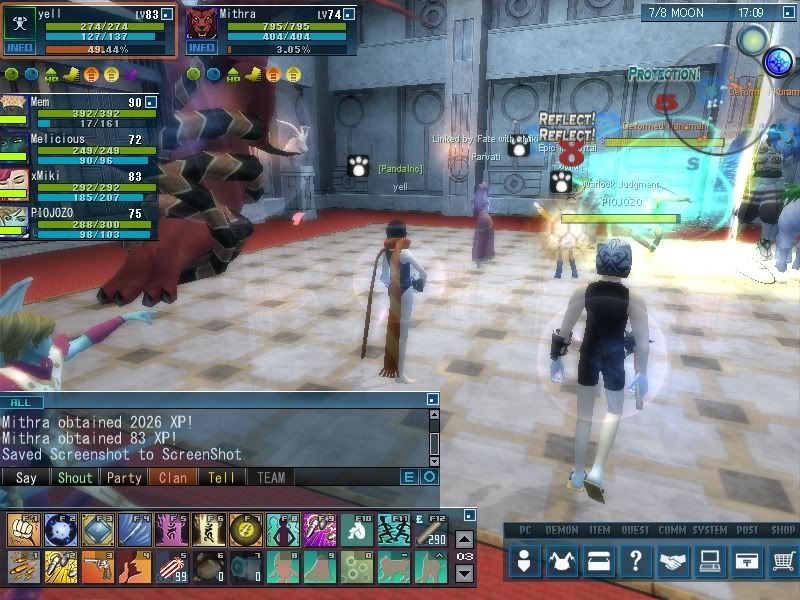This screenshot has height=600, width=800.
Task: Click yell's INFO button
Action: coord(19,48)
